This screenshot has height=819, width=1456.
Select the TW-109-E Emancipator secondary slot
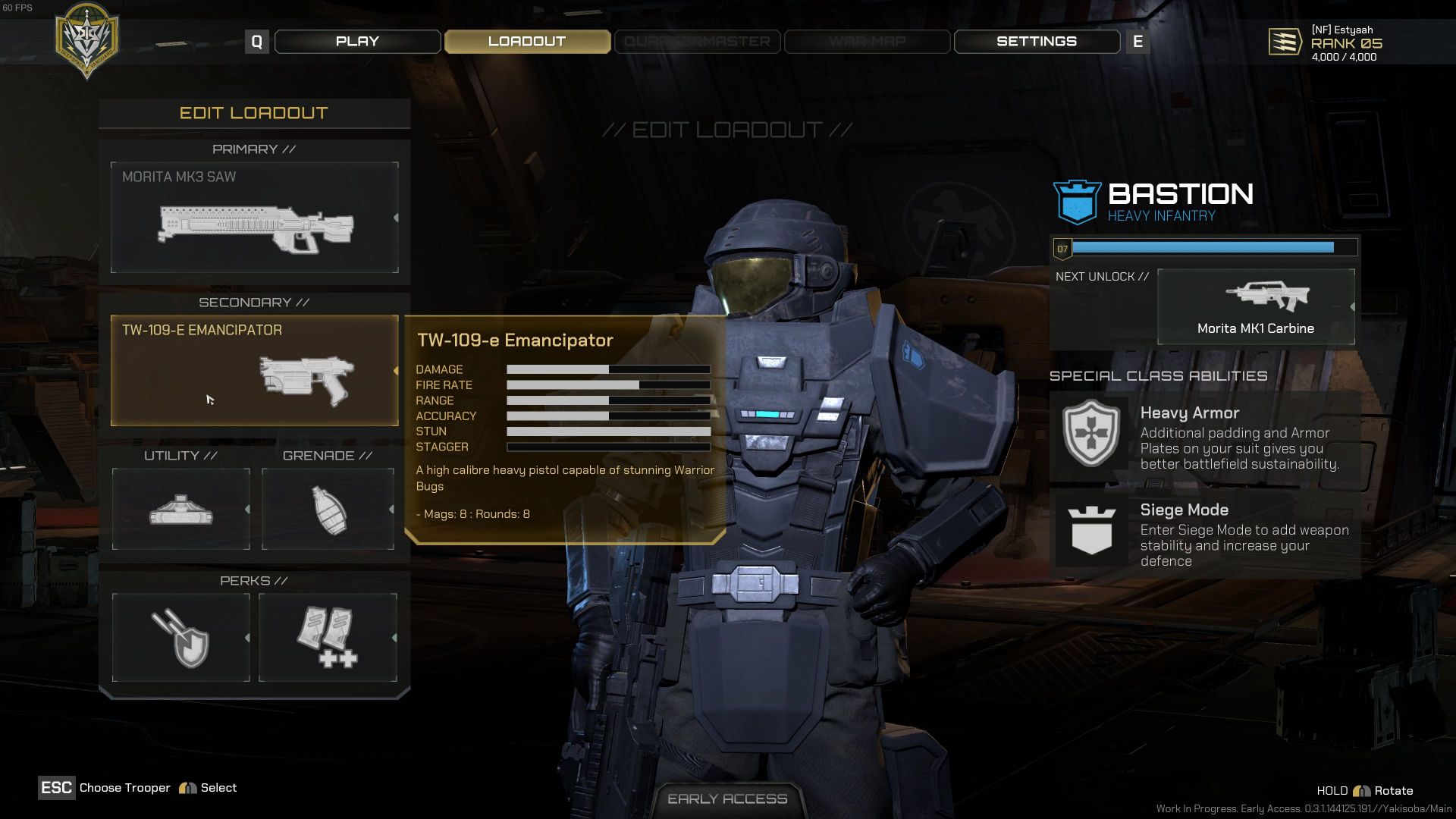click(x=254, y=371)
